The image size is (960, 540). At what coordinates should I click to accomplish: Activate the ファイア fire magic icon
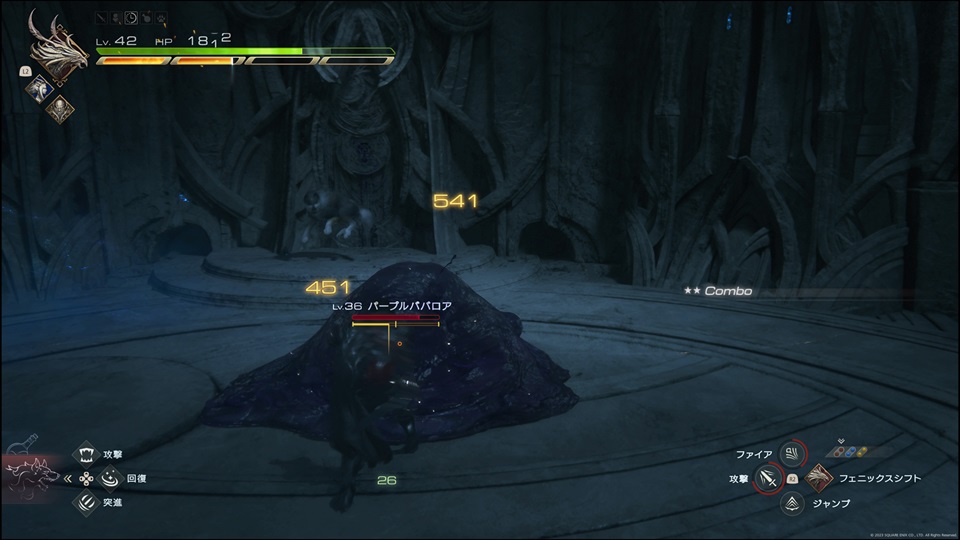tap(793, 455)
